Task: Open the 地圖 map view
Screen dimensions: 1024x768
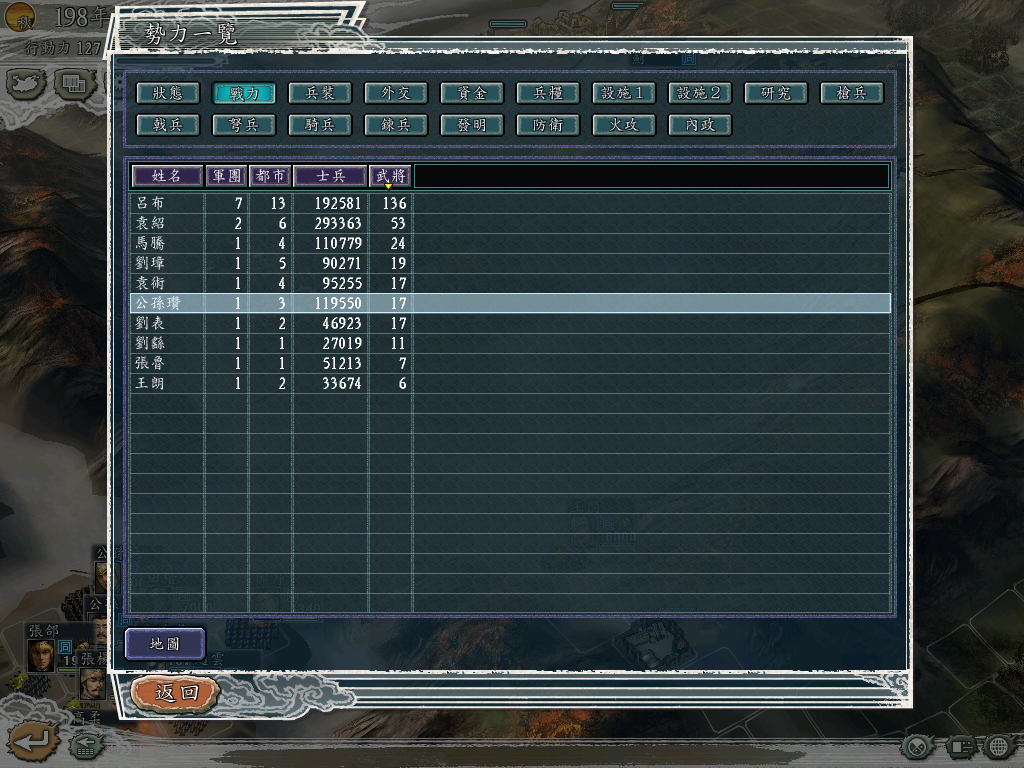Action: (165, 644)
